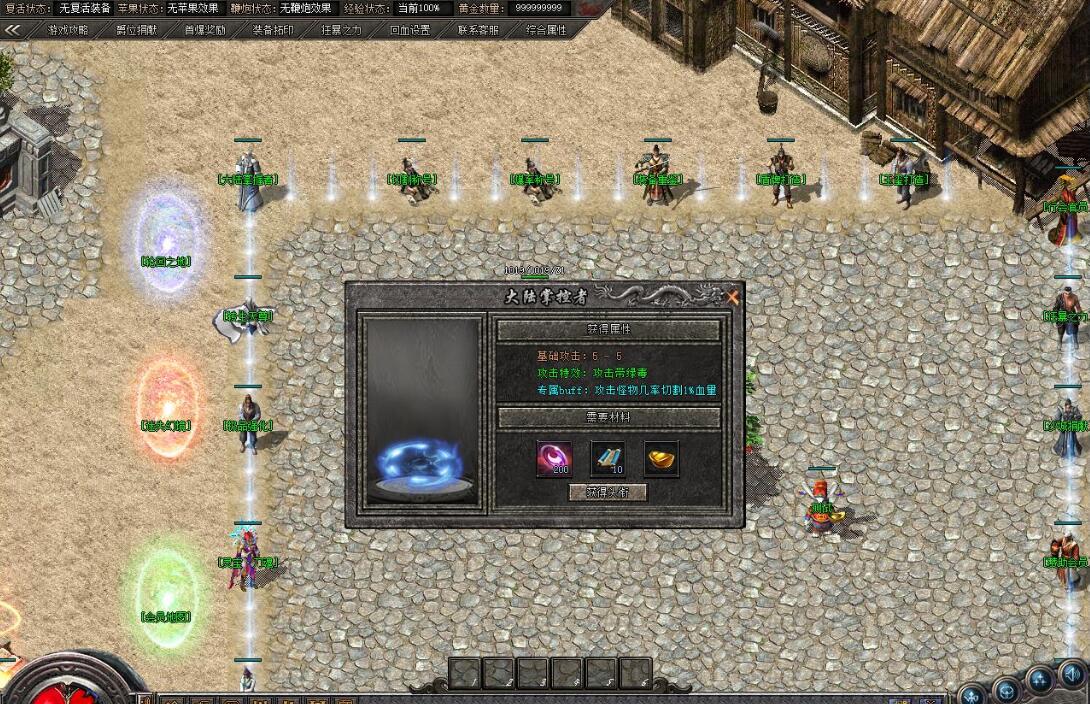
Task: Open the 游戏攻略 menu
Action: [x=68, y=30]
